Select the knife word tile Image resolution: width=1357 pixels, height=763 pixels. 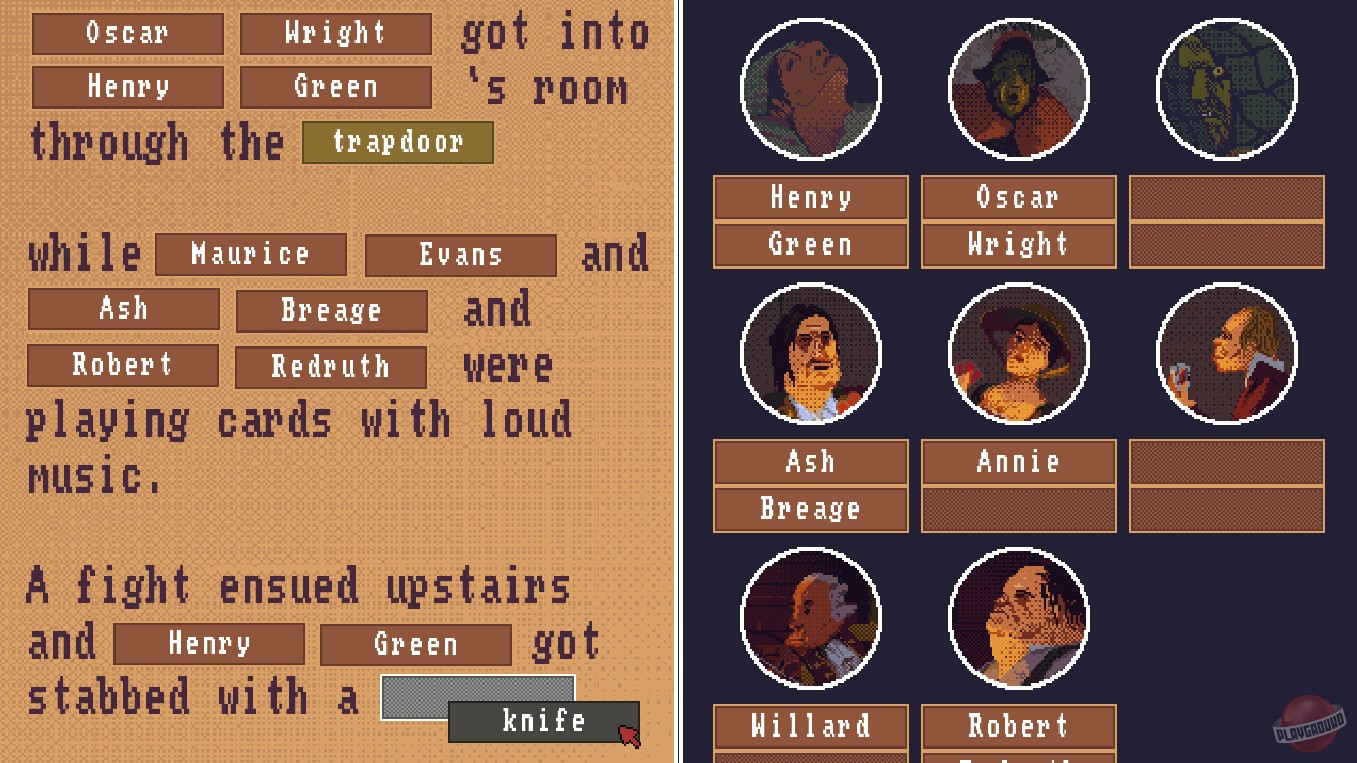544,720
